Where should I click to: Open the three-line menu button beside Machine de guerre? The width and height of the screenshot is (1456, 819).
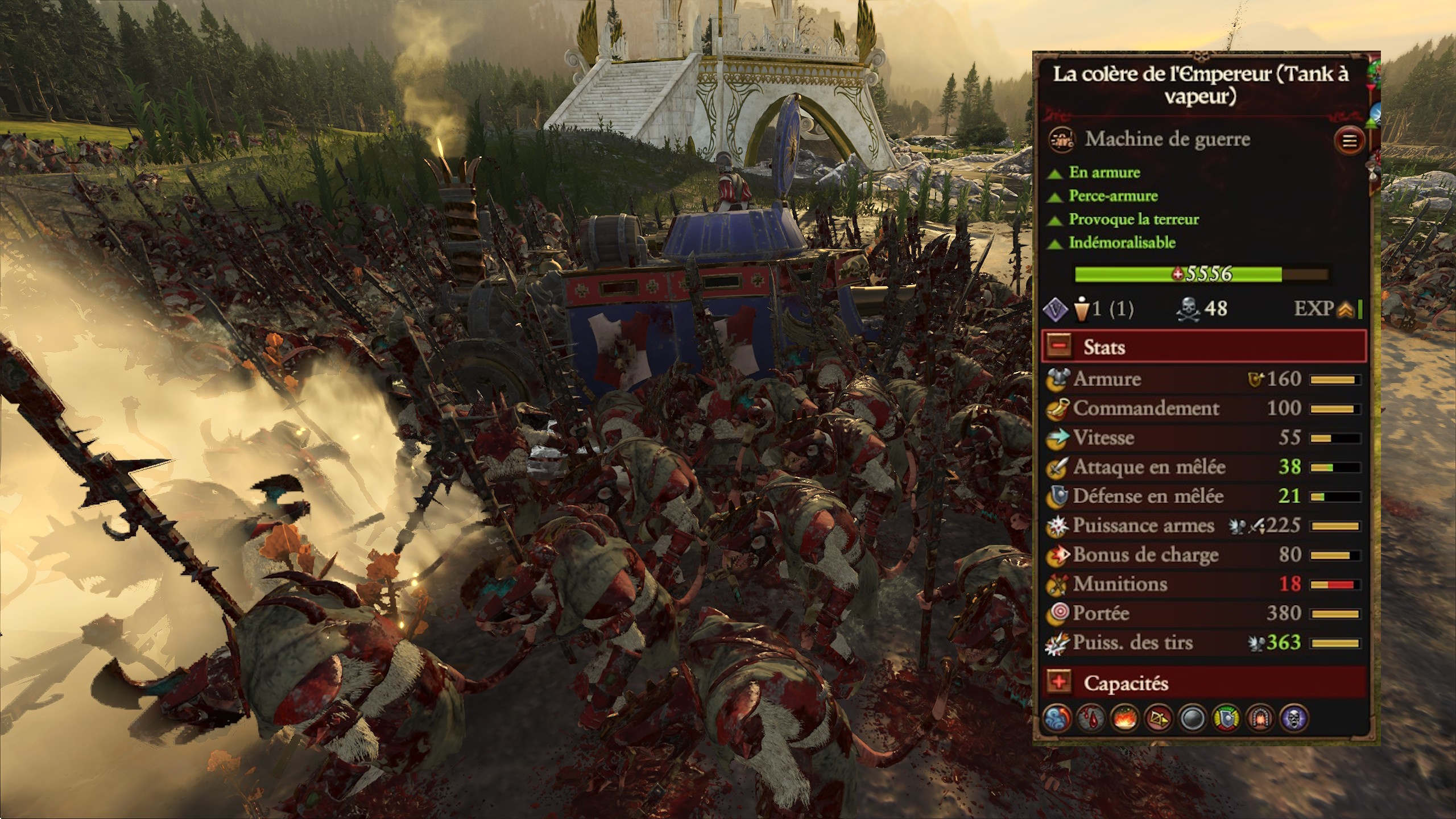click(x=1349, y=140)
